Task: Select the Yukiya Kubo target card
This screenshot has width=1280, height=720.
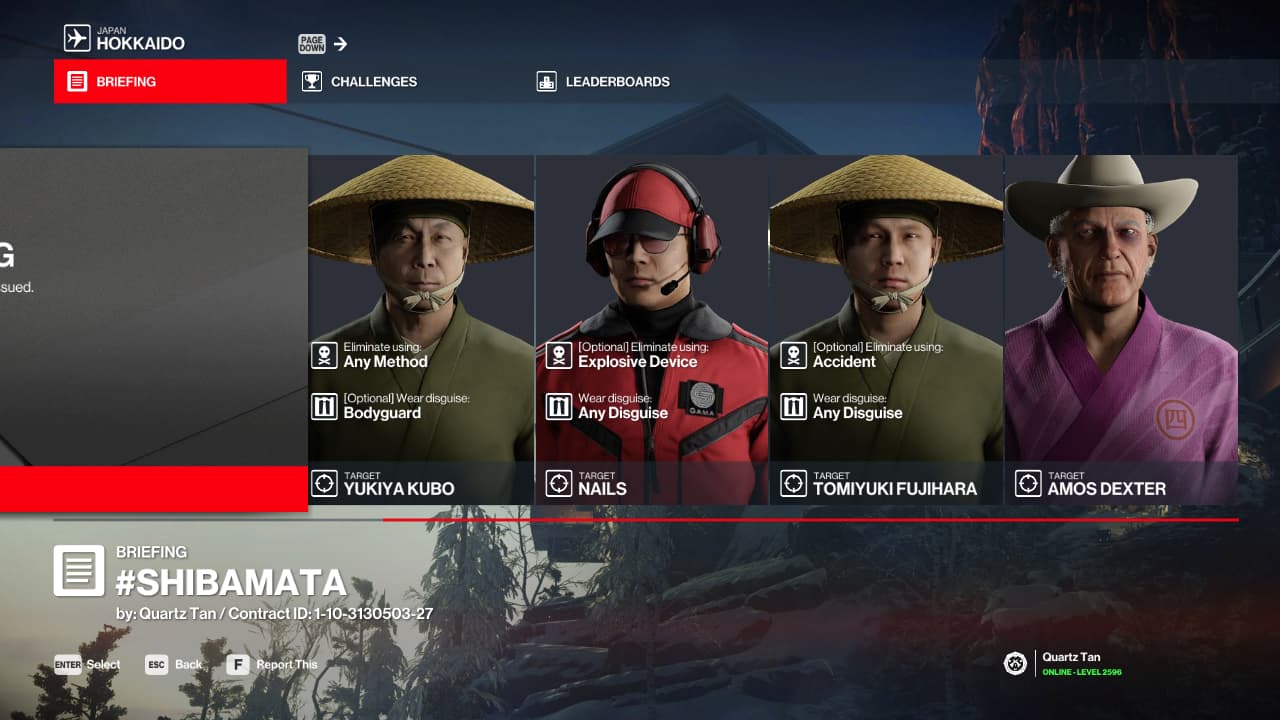Action: [421, 330]
